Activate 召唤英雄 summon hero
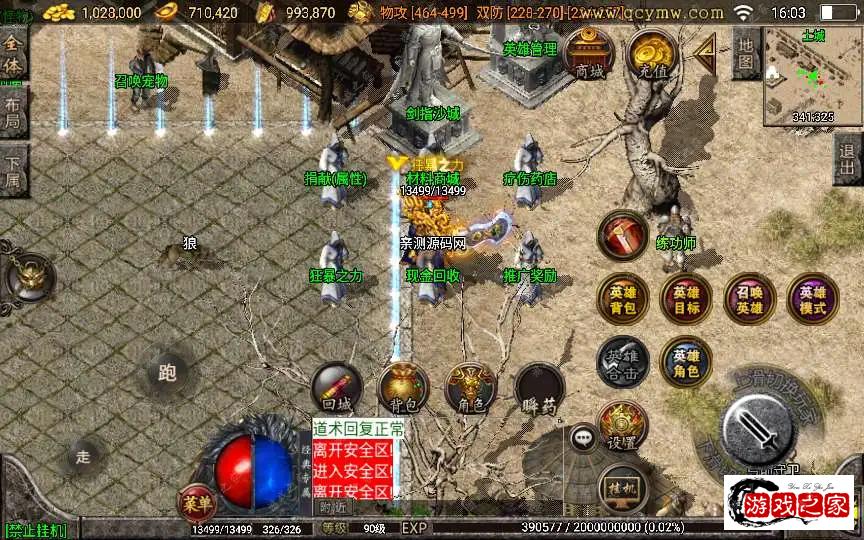Image resolution: width=864 pixels, height=540 pixels. click(x=750, y=299)
